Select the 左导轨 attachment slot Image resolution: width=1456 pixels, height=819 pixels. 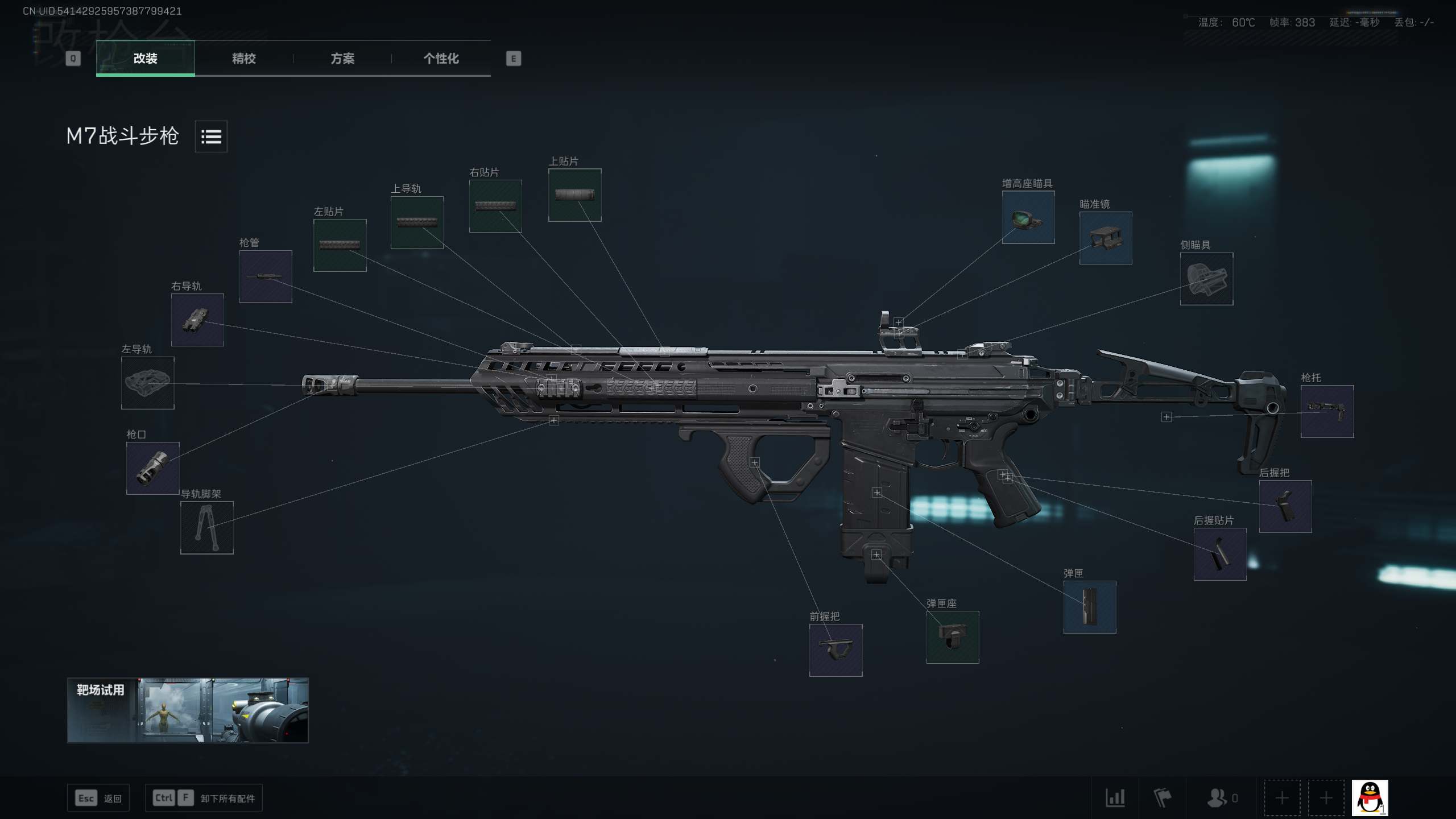[x=147, y=383]
